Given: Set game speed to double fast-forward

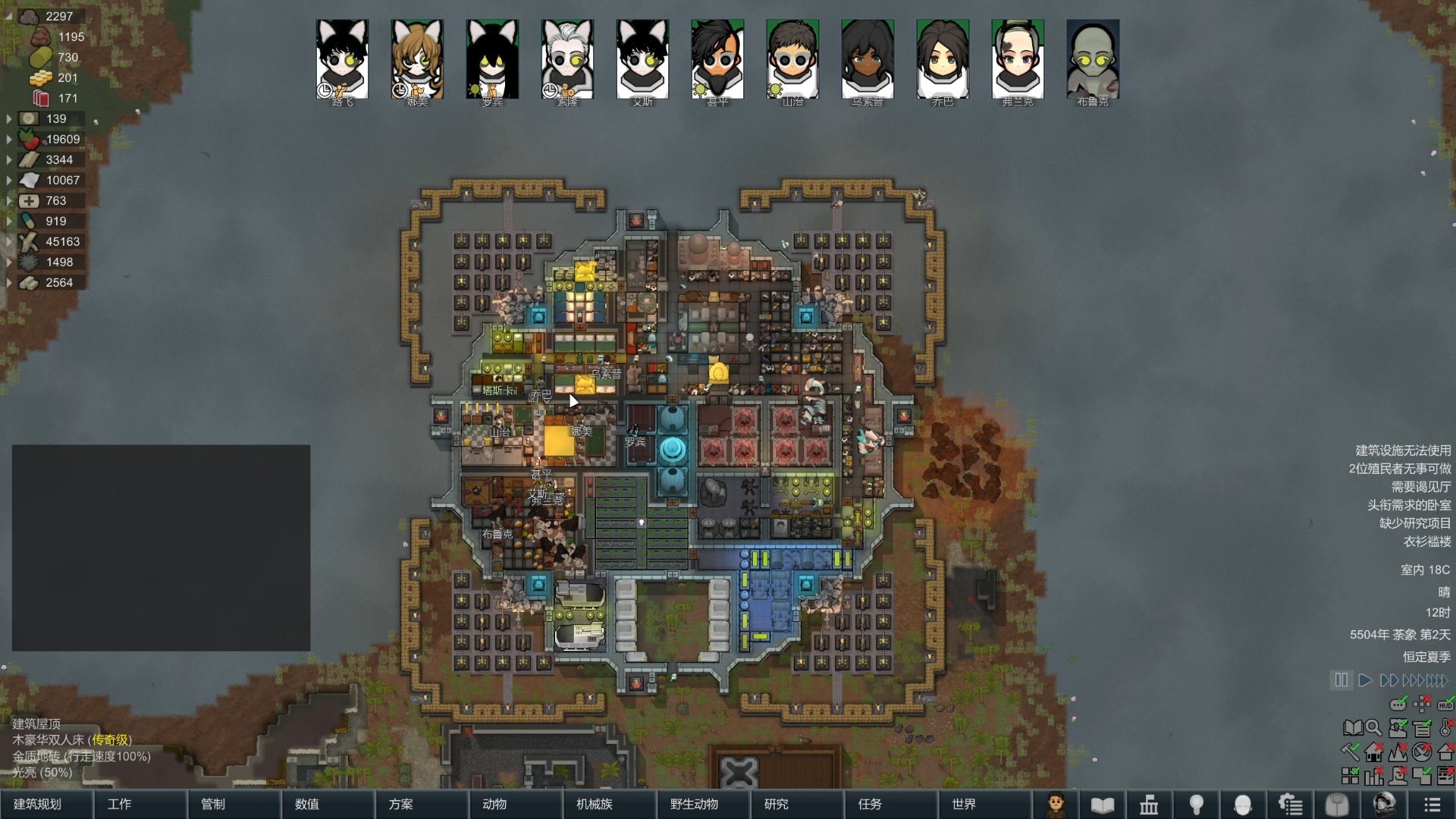Looking at the screenshot, I should click(x=1389, y=680).
